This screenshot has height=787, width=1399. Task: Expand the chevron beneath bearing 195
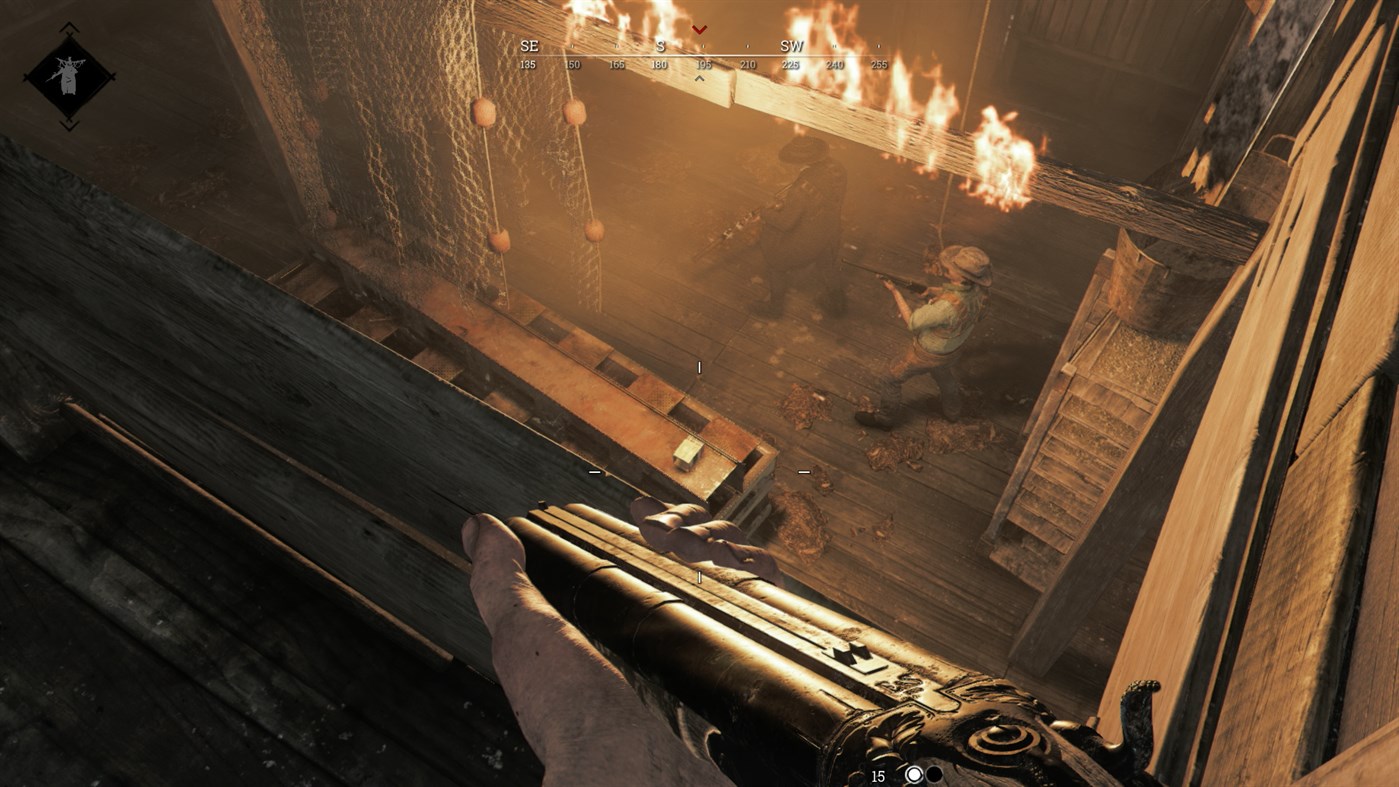tap(699, 76)
